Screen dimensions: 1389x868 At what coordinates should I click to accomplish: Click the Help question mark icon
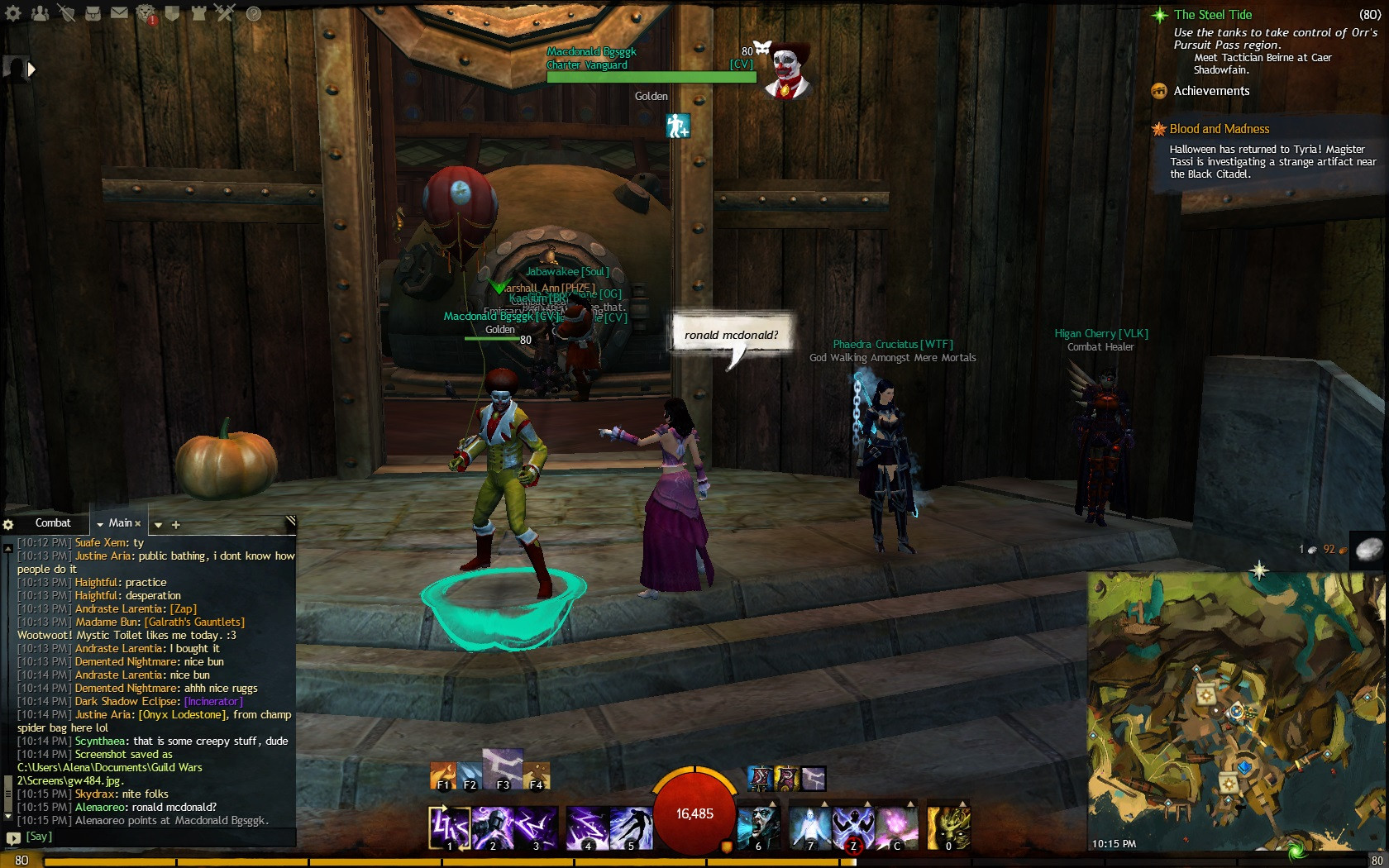pos(252,13)
